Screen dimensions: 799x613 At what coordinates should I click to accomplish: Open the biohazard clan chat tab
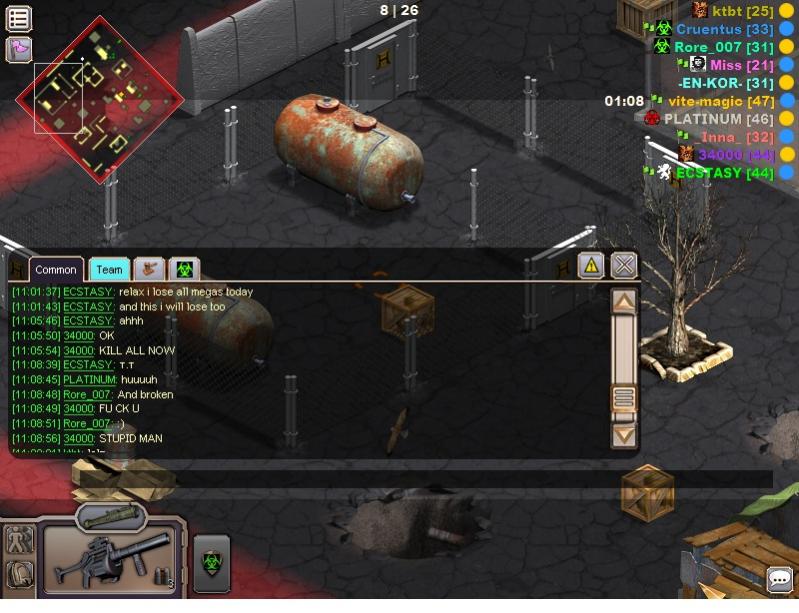coord(184,269)
